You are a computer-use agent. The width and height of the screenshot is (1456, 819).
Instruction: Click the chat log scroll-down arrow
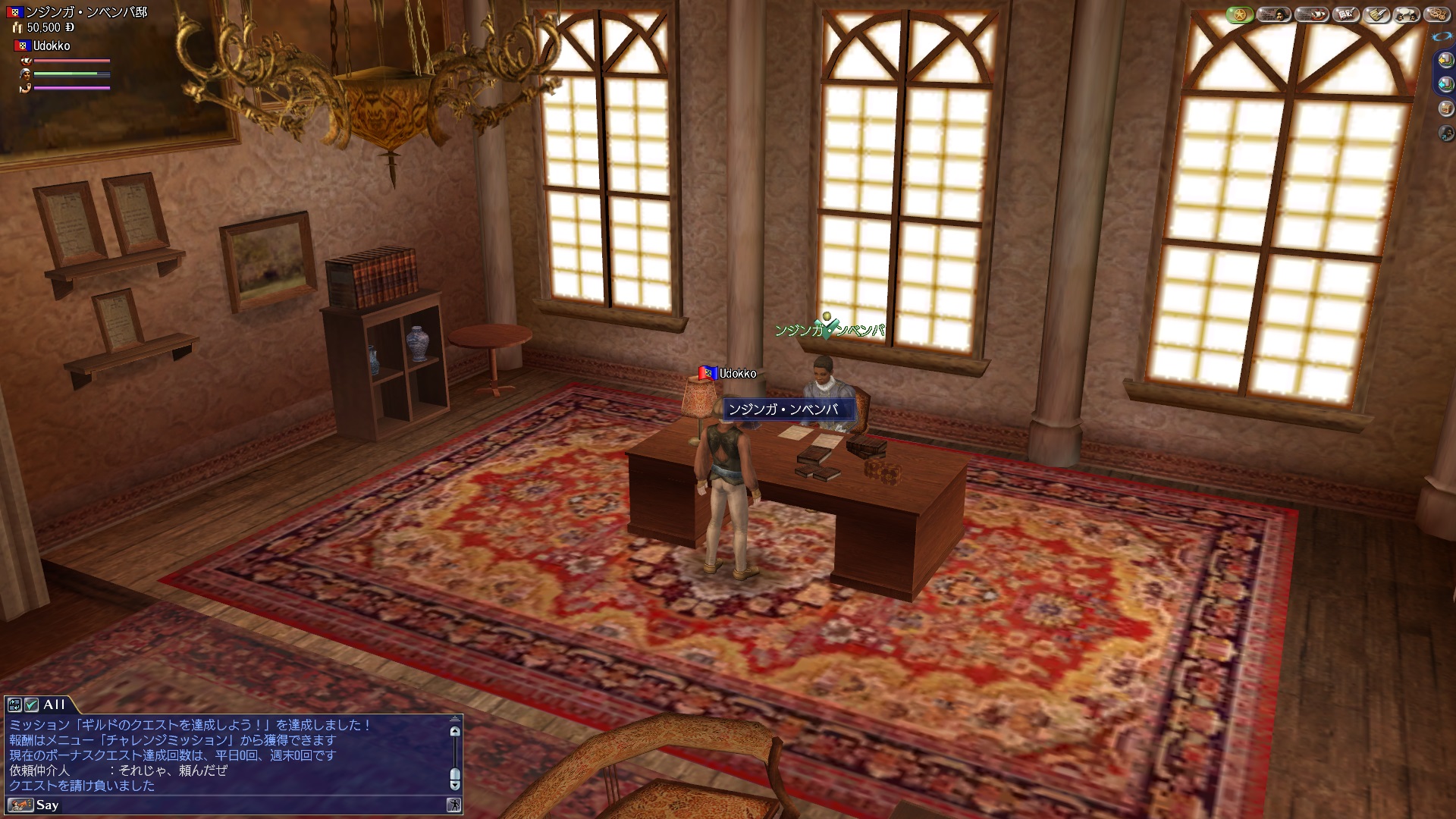455,785
